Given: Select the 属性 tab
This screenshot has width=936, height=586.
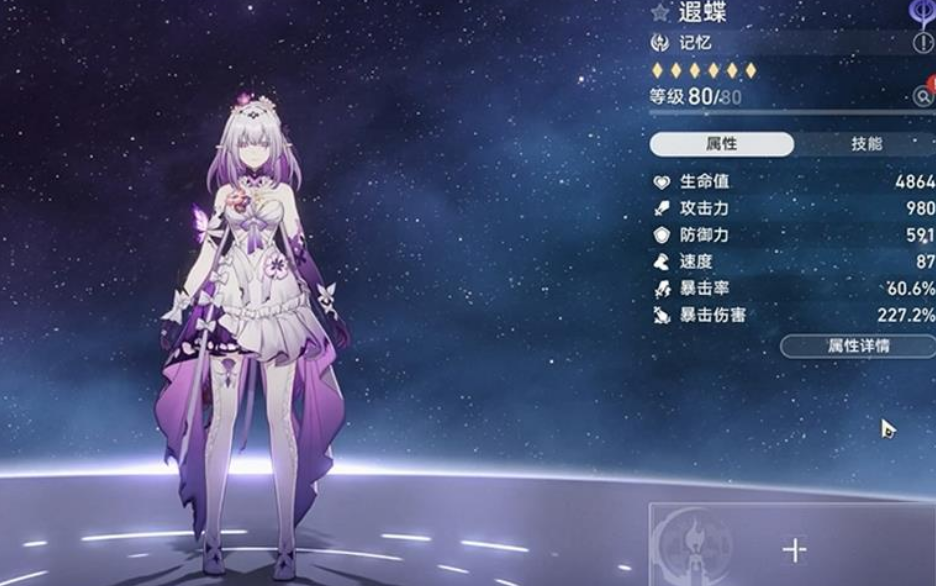Looking at the screenshot, I should coord(722,144).
